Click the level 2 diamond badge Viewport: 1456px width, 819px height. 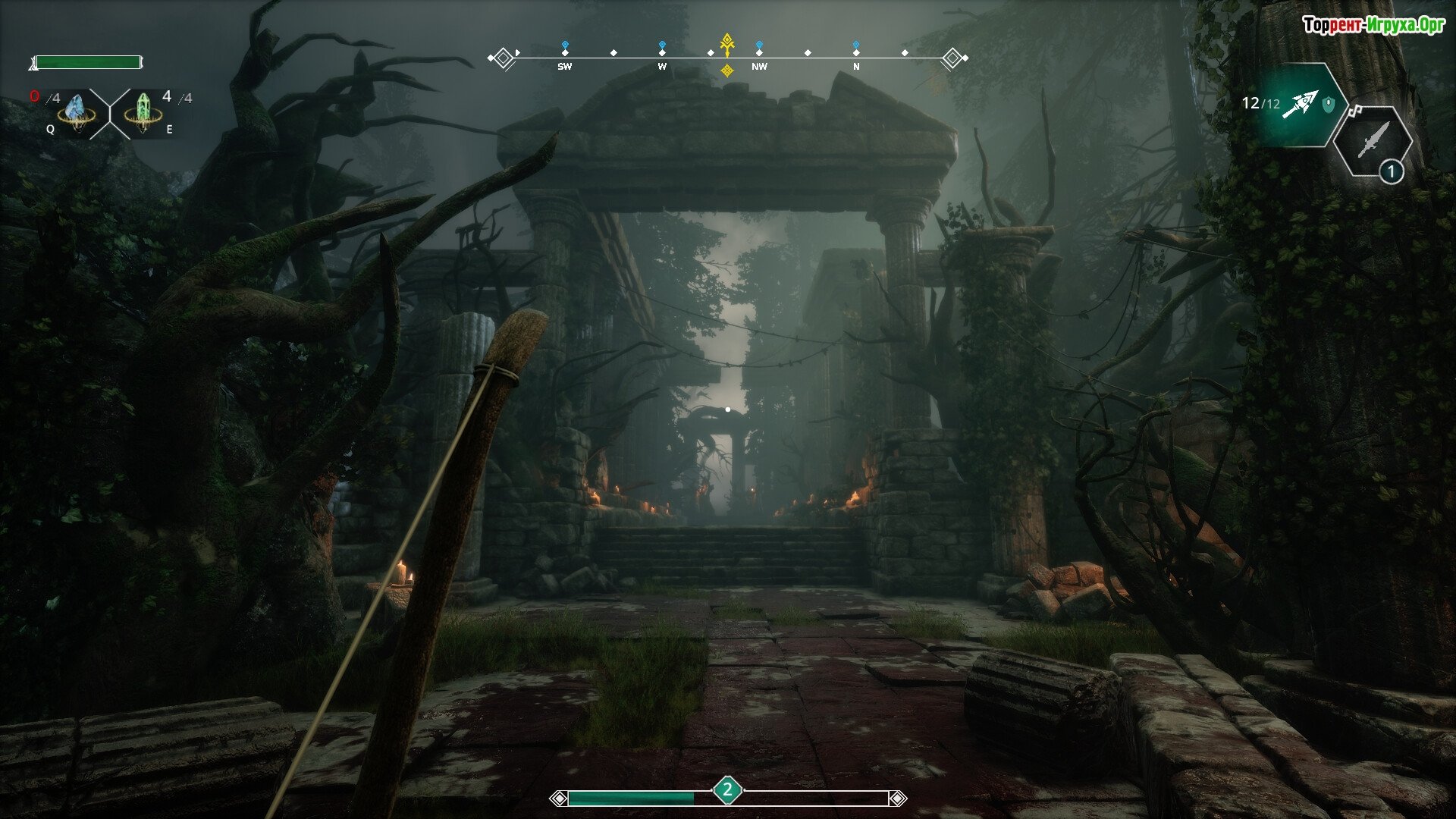(x=727, y=790)
